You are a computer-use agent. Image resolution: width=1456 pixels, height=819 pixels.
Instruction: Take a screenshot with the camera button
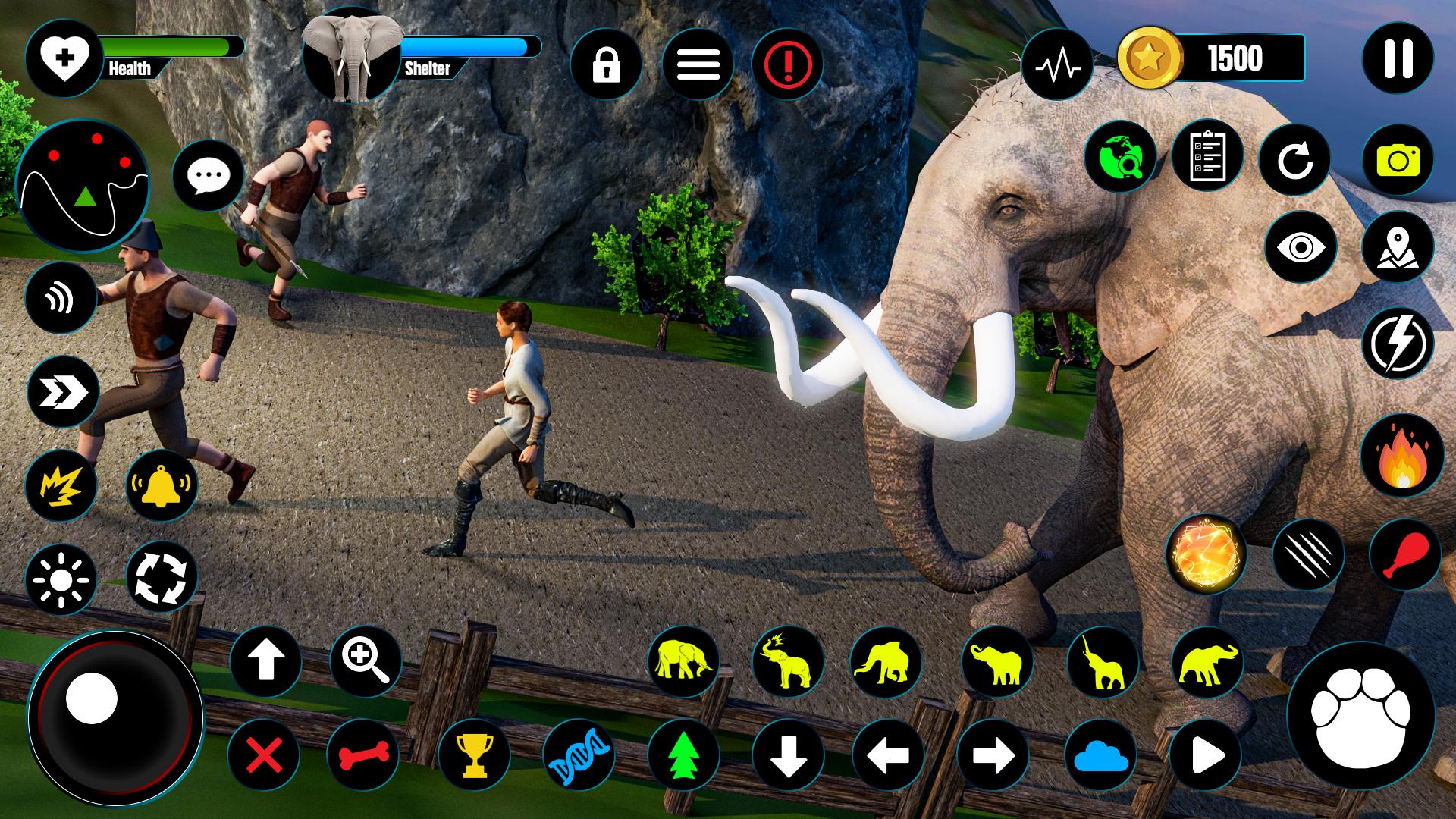coord(1398,160)
